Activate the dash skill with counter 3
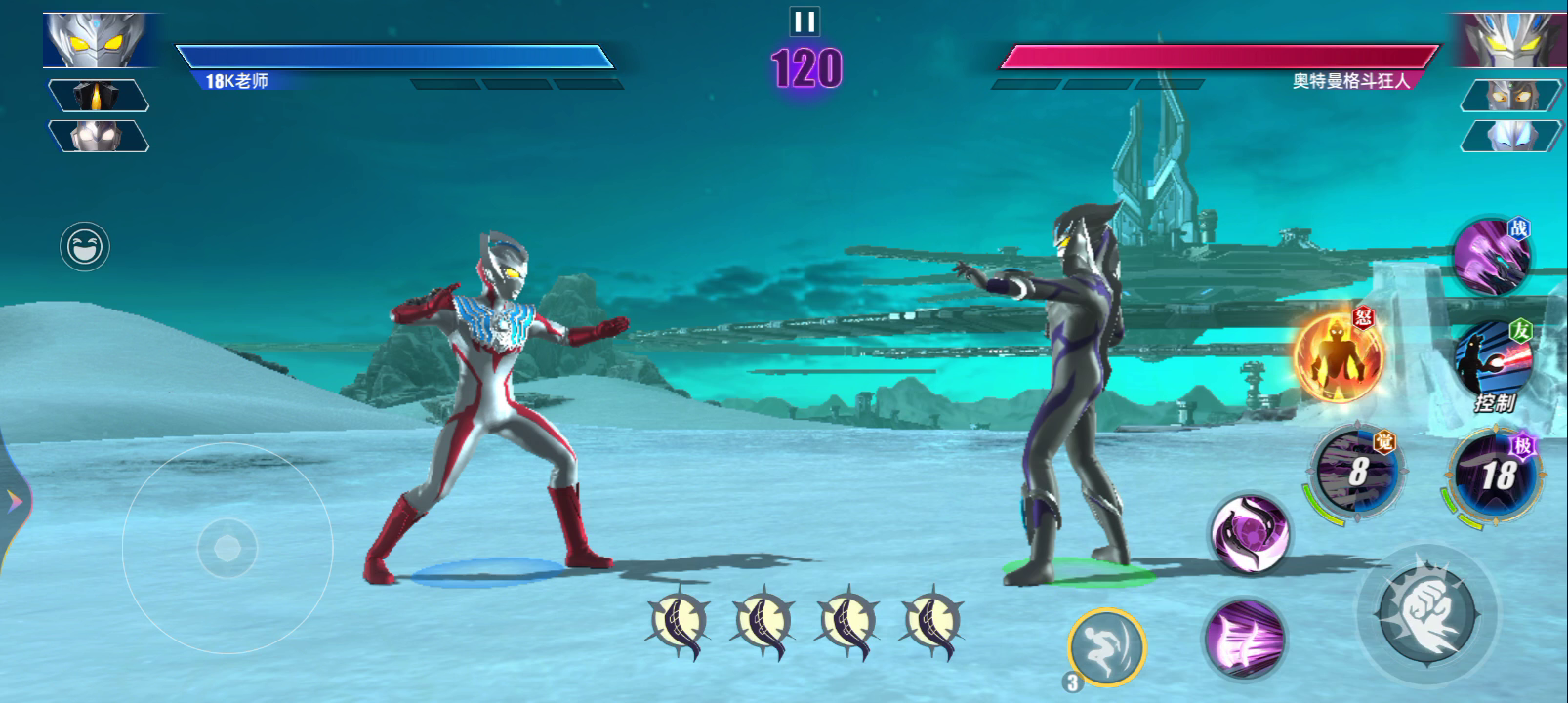The height and width of the screenshot is (703, 1568). pos(1107,644)
